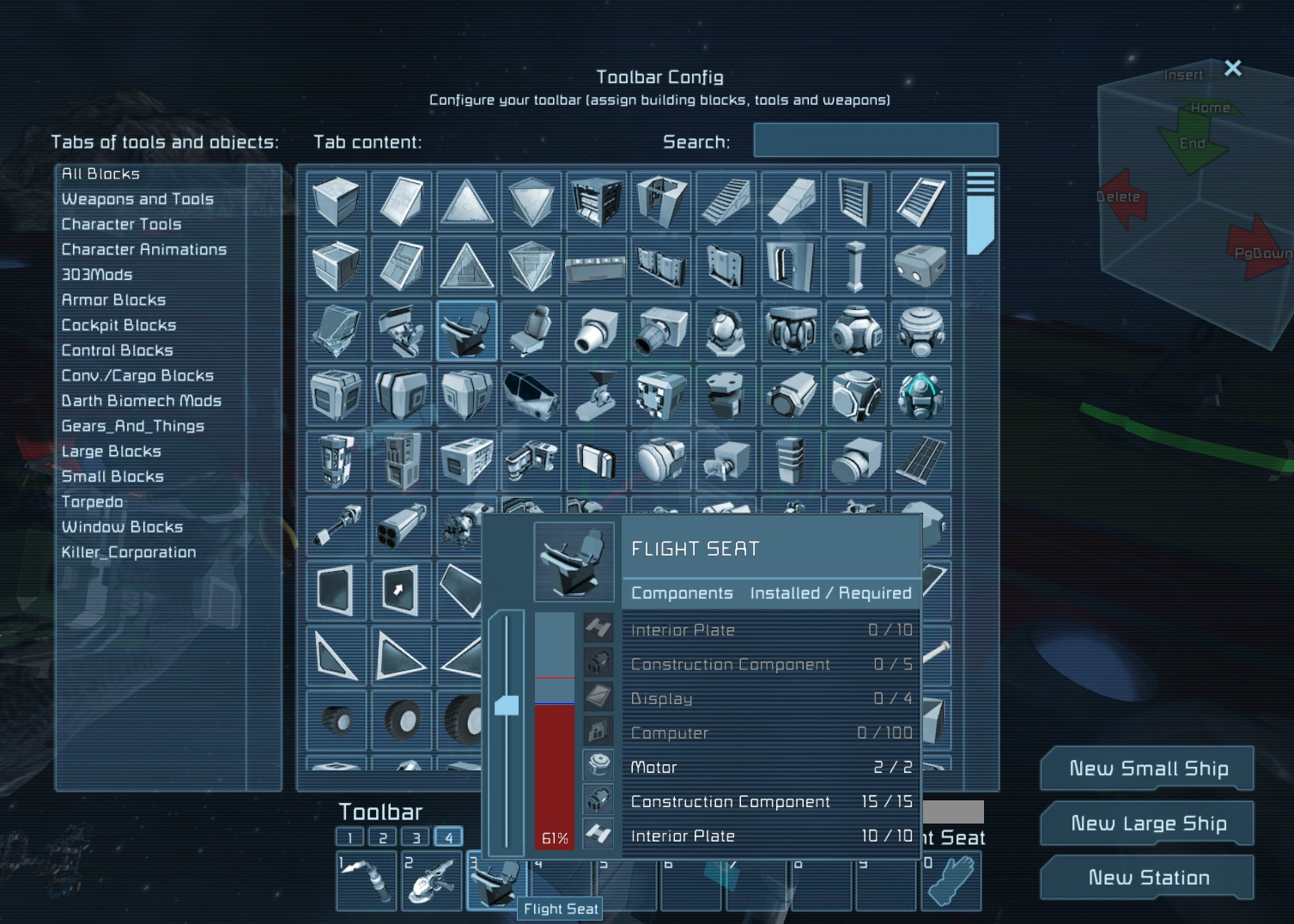Select the Welder in toolbar slot 1
Screen dimensions: 1294x924
coord(365,880)
